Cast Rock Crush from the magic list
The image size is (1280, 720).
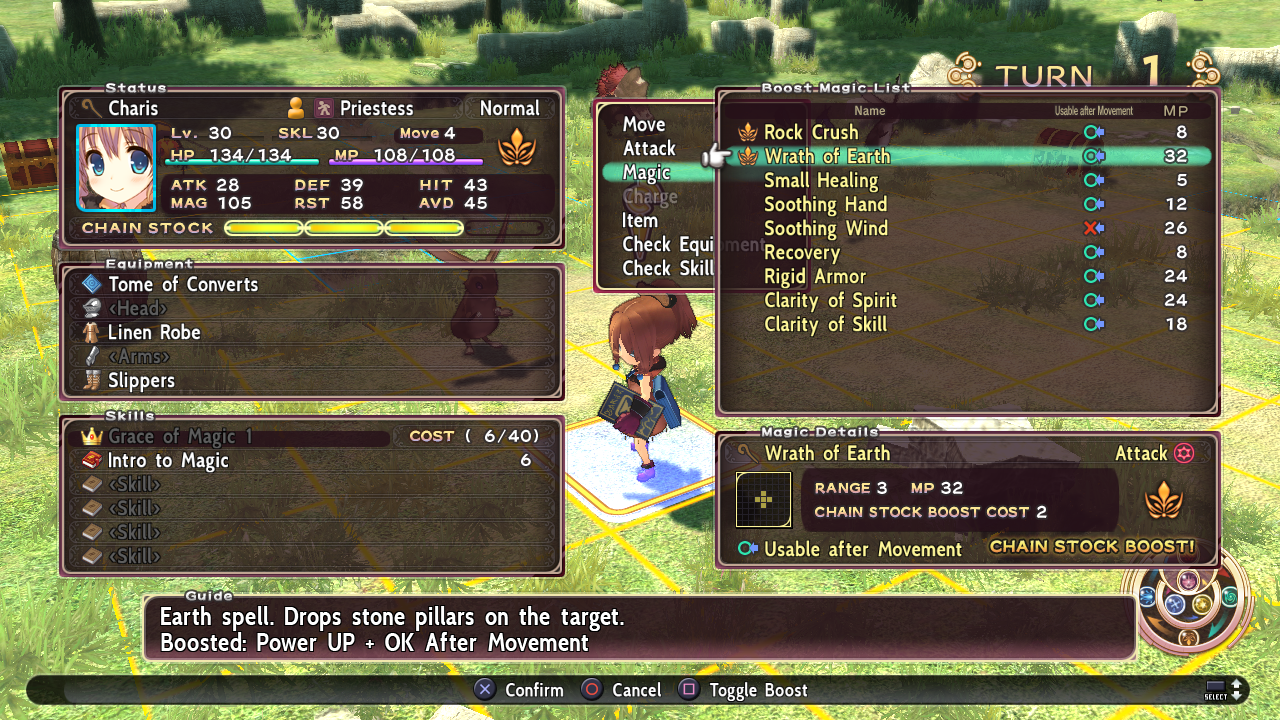[811, 133]
